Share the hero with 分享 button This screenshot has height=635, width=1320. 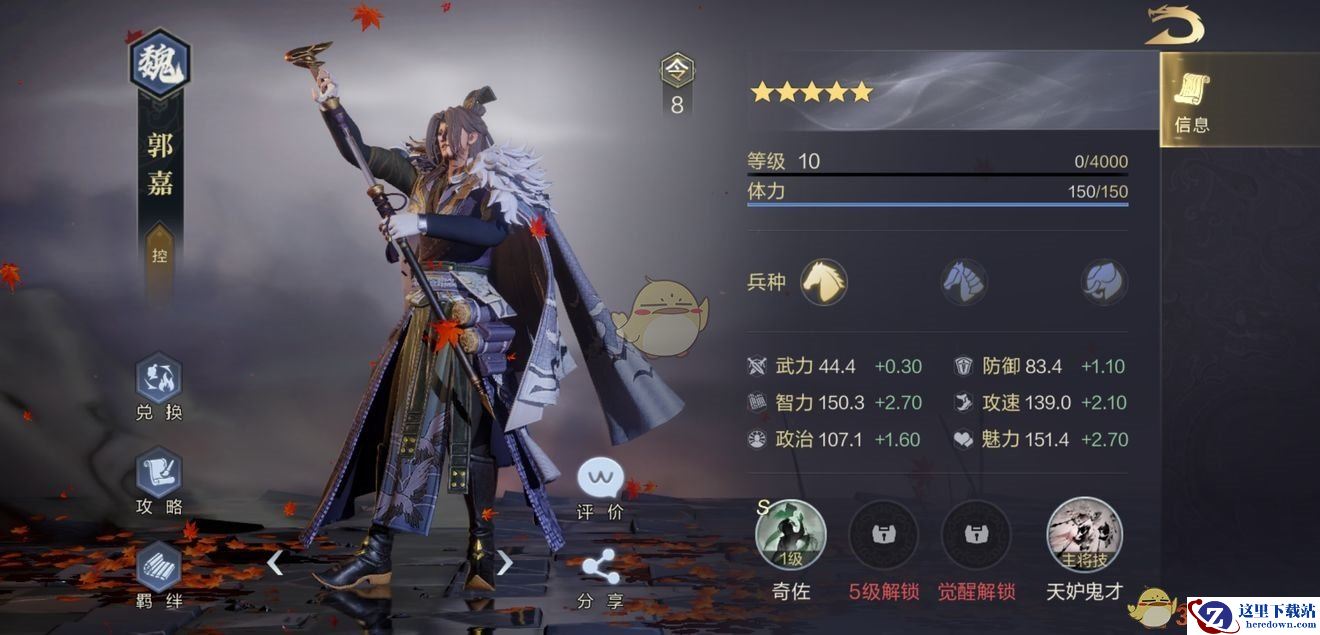coord(600,570)
